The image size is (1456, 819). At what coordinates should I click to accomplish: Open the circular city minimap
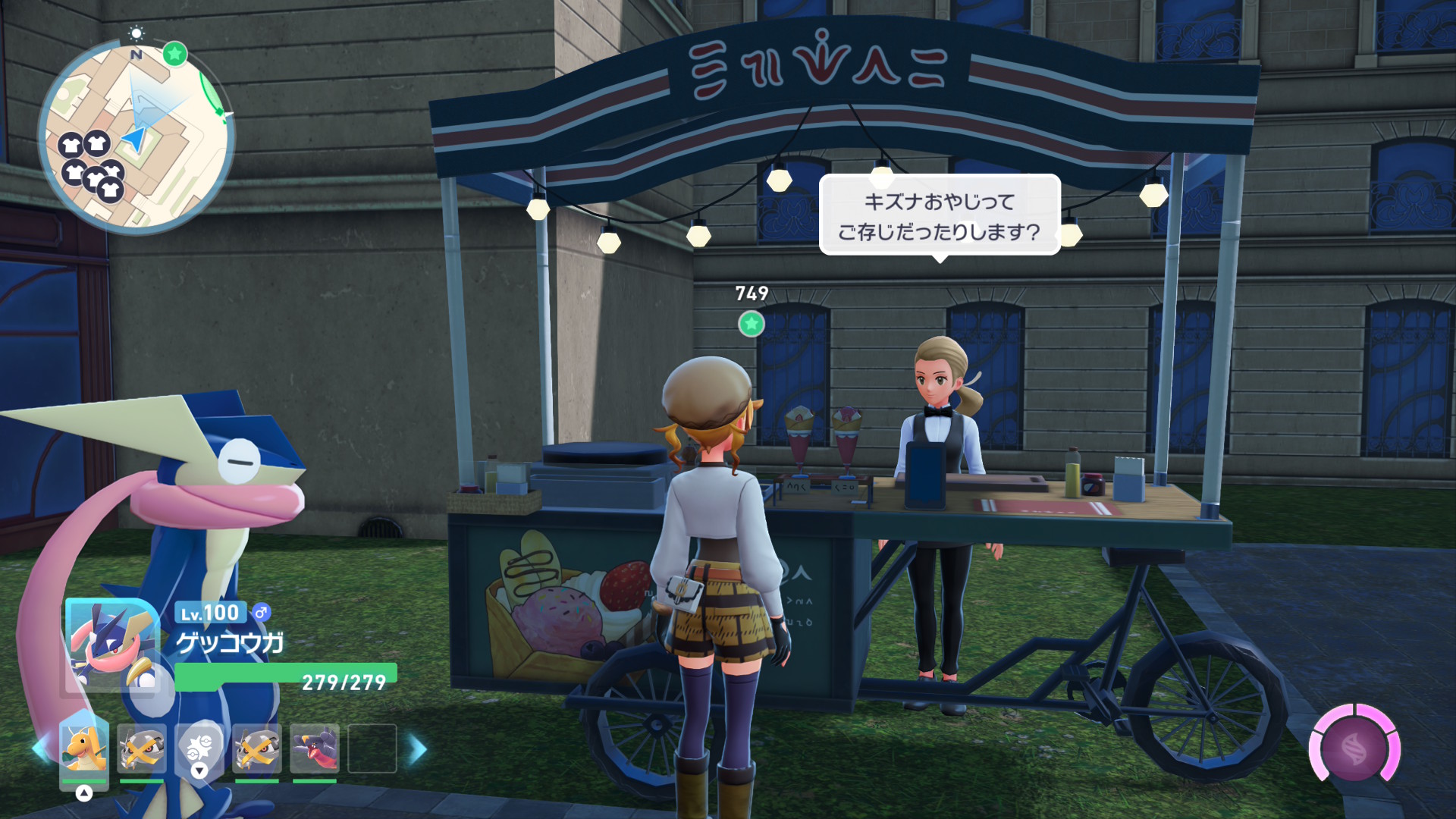point(136,136)
